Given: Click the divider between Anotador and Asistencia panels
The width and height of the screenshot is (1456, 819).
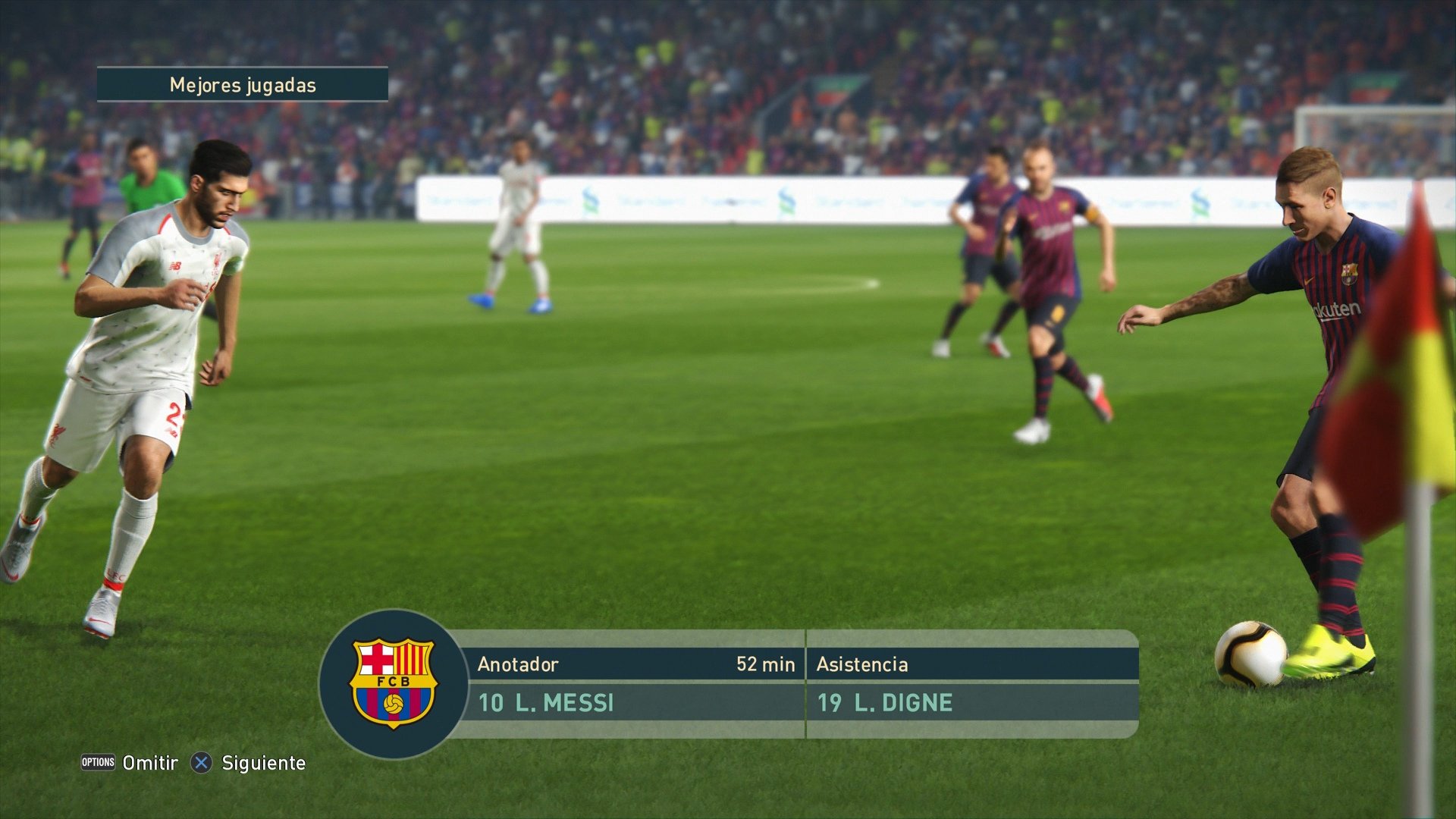Looking at the screenshot, I should pos(805,686).
